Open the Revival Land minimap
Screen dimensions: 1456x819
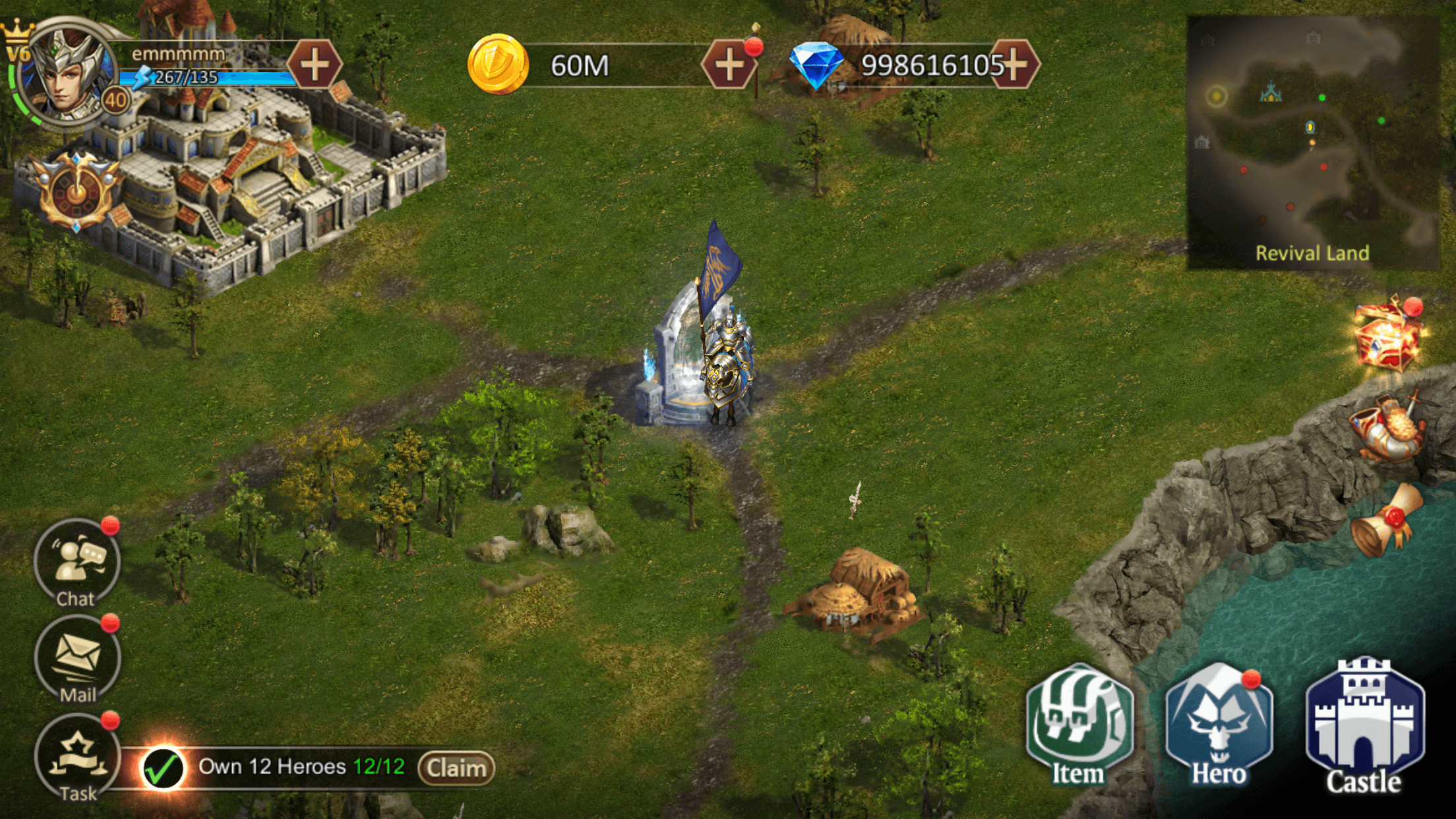point(1312,142)
